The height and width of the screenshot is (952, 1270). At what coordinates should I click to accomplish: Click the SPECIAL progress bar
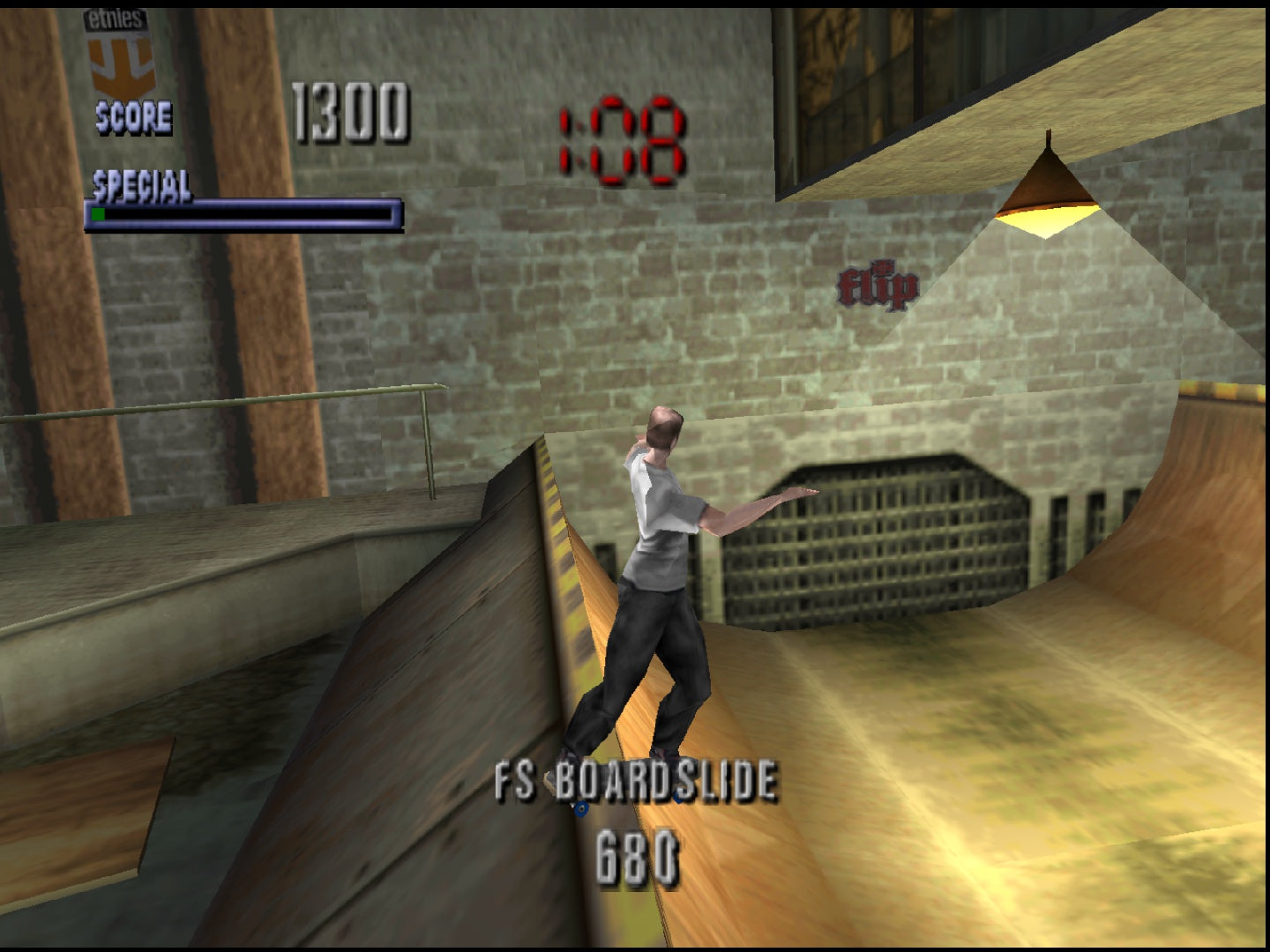point(243,212)
